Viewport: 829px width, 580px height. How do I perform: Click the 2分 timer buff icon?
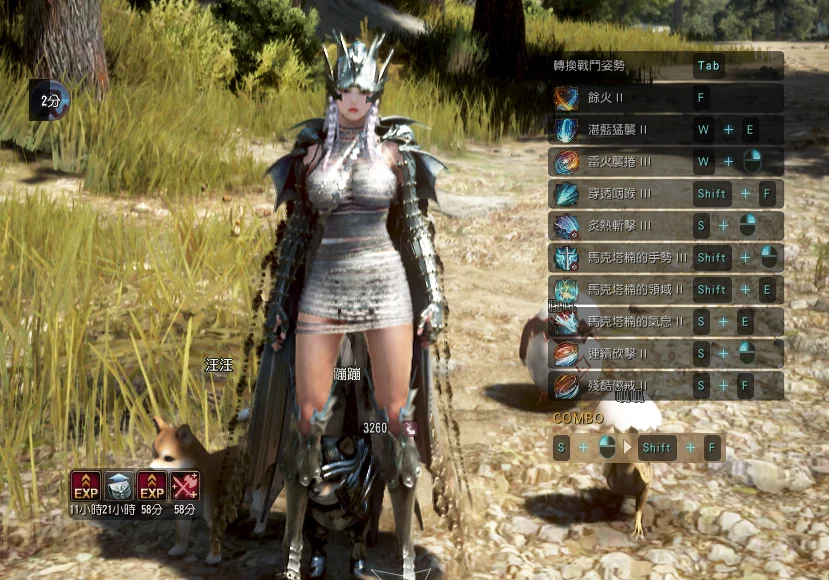click(x=50, y=100)
